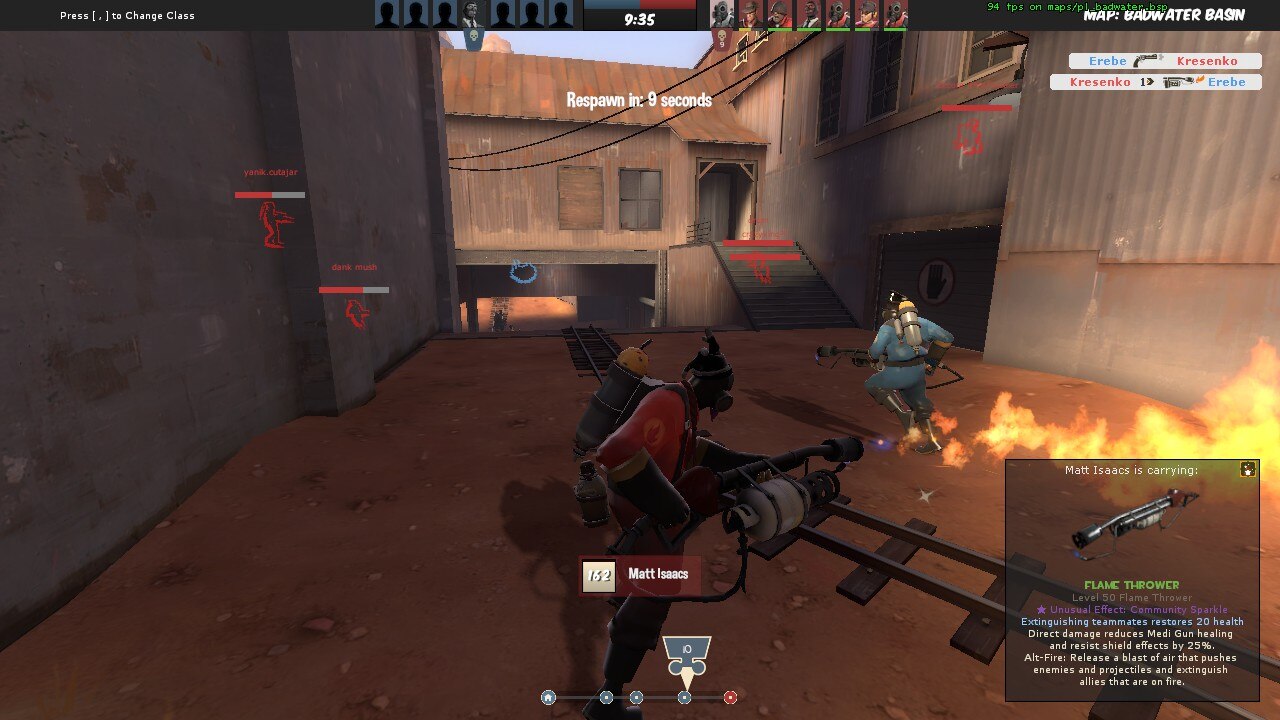
Task: Select the BLU team Spy portrait
Action: point(473,14)
